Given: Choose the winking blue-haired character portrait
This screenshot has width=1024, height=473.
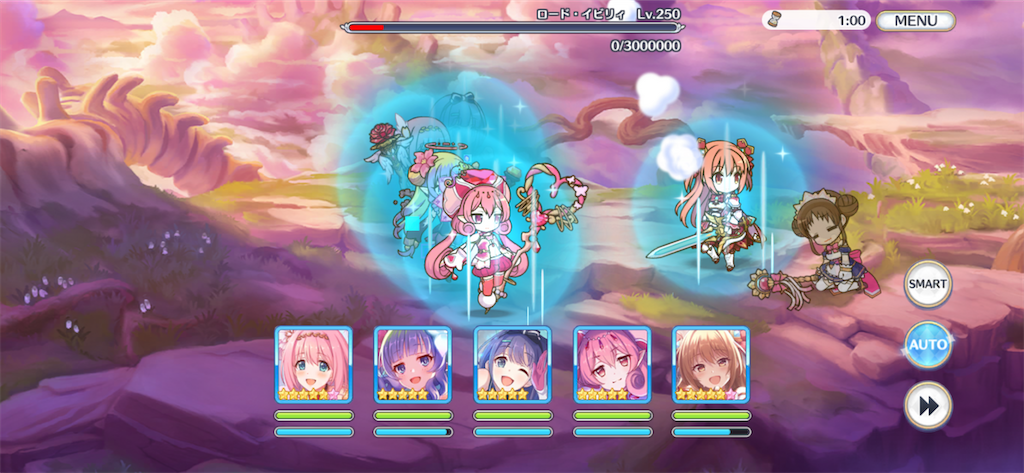Looking at the screenshot, I should point(512,365).
